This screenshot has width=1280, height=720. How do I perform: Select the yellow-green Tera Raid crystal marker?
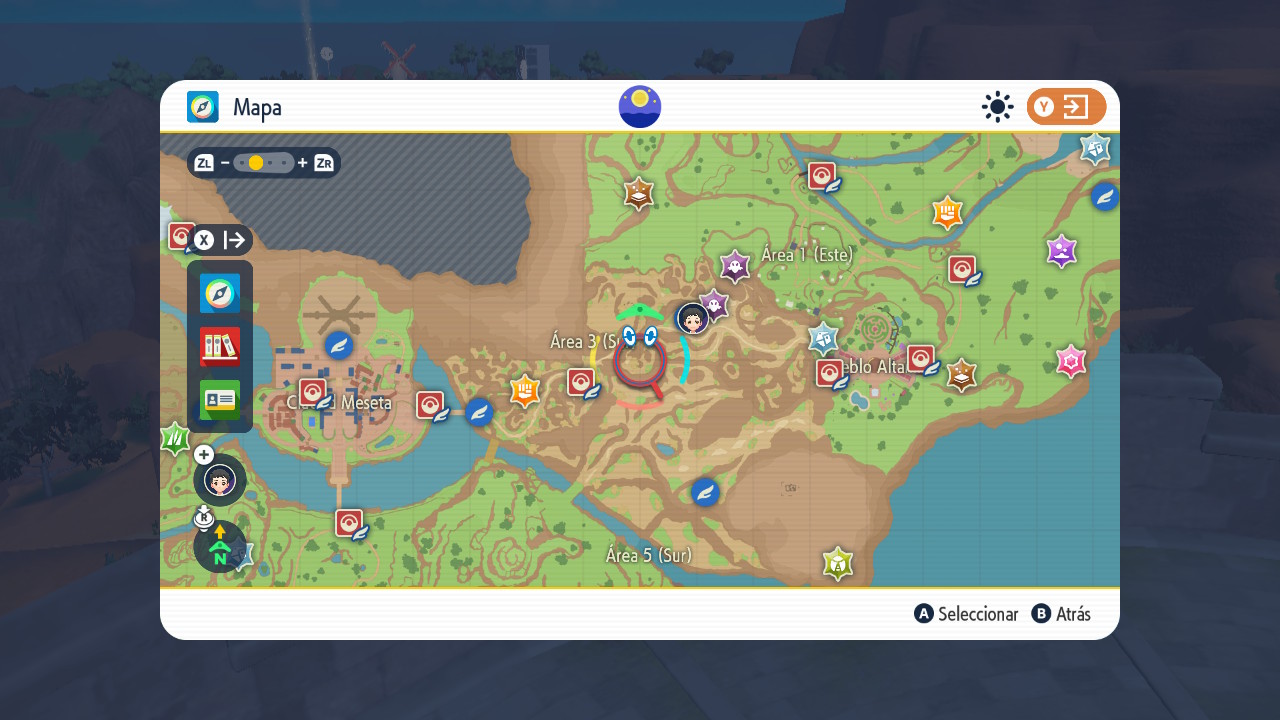[838, 564]
